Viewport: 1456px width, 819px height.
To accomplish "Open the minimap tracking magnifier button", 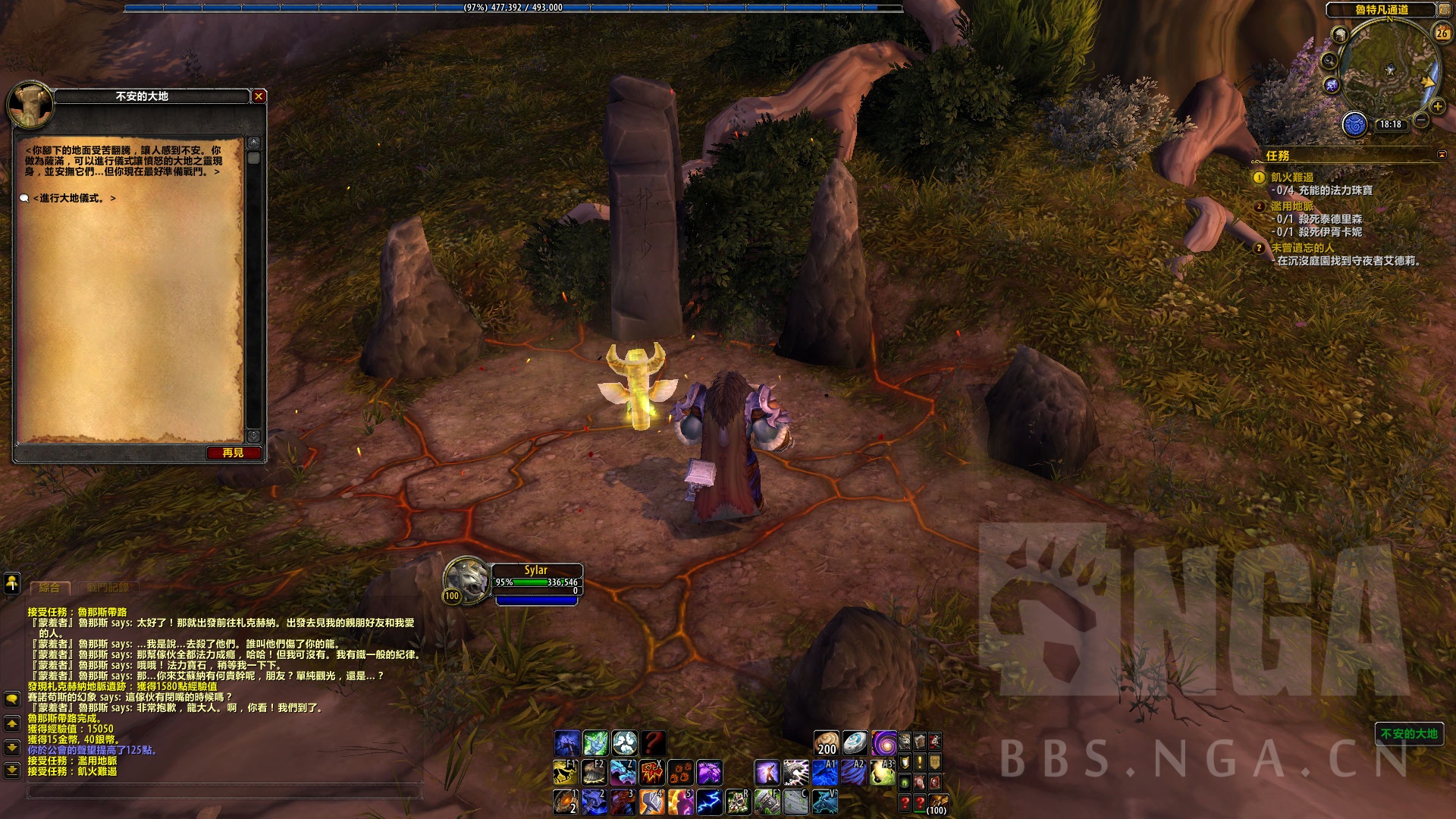I will click(x=1329, y=61).
